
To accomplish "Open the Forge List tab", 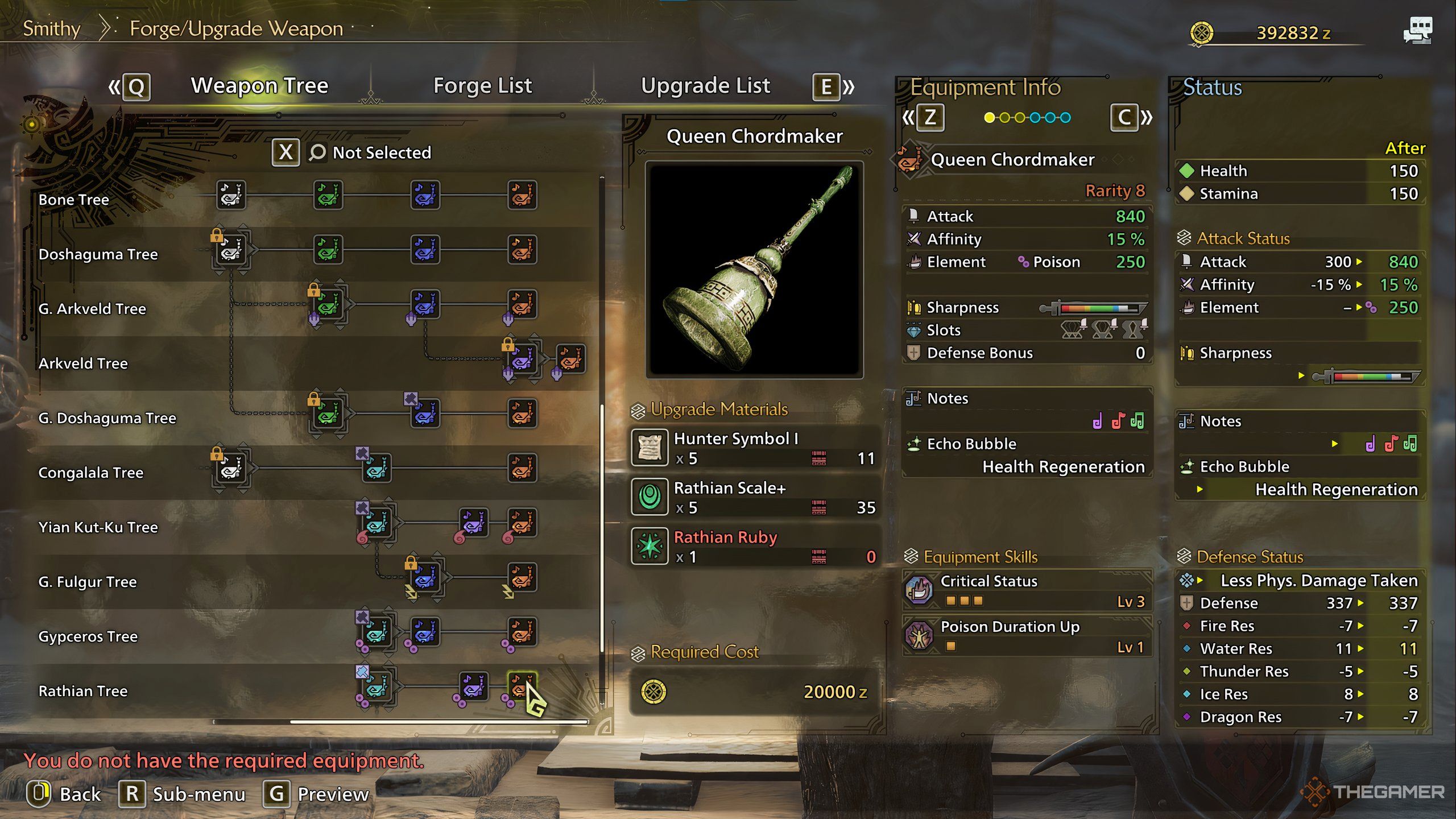I will [482, 86].
